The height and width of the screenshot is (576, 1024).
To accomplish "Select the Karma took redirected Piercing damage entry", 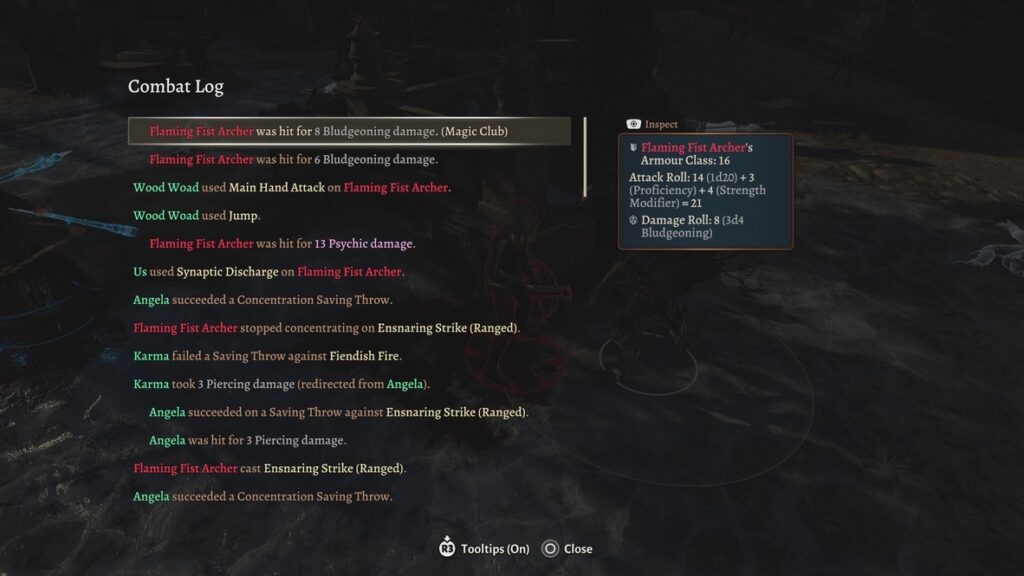I will pyautogui.click(x=281, y=384).
